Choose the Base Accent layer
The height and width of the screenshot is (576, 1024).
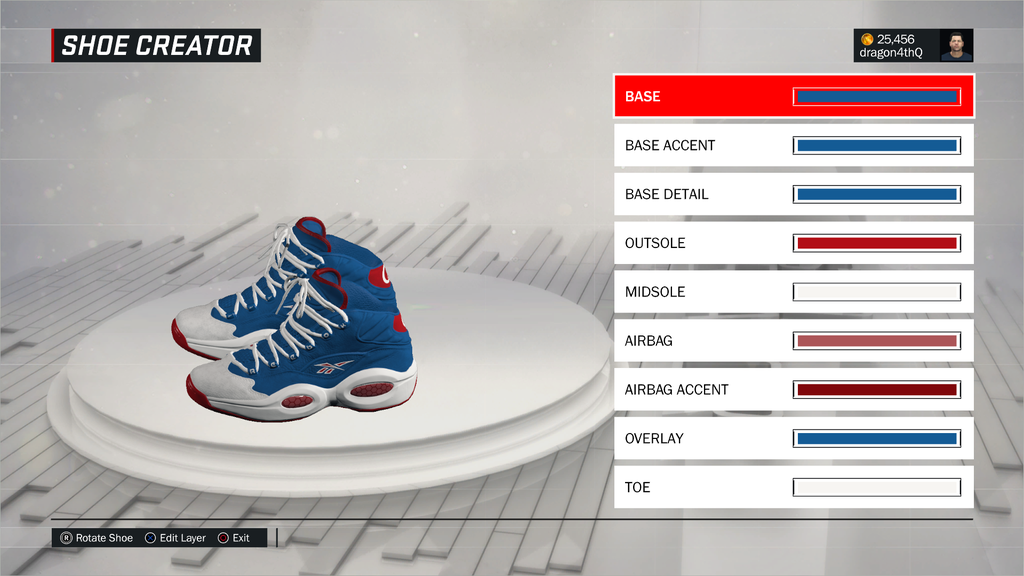[793, 145]
